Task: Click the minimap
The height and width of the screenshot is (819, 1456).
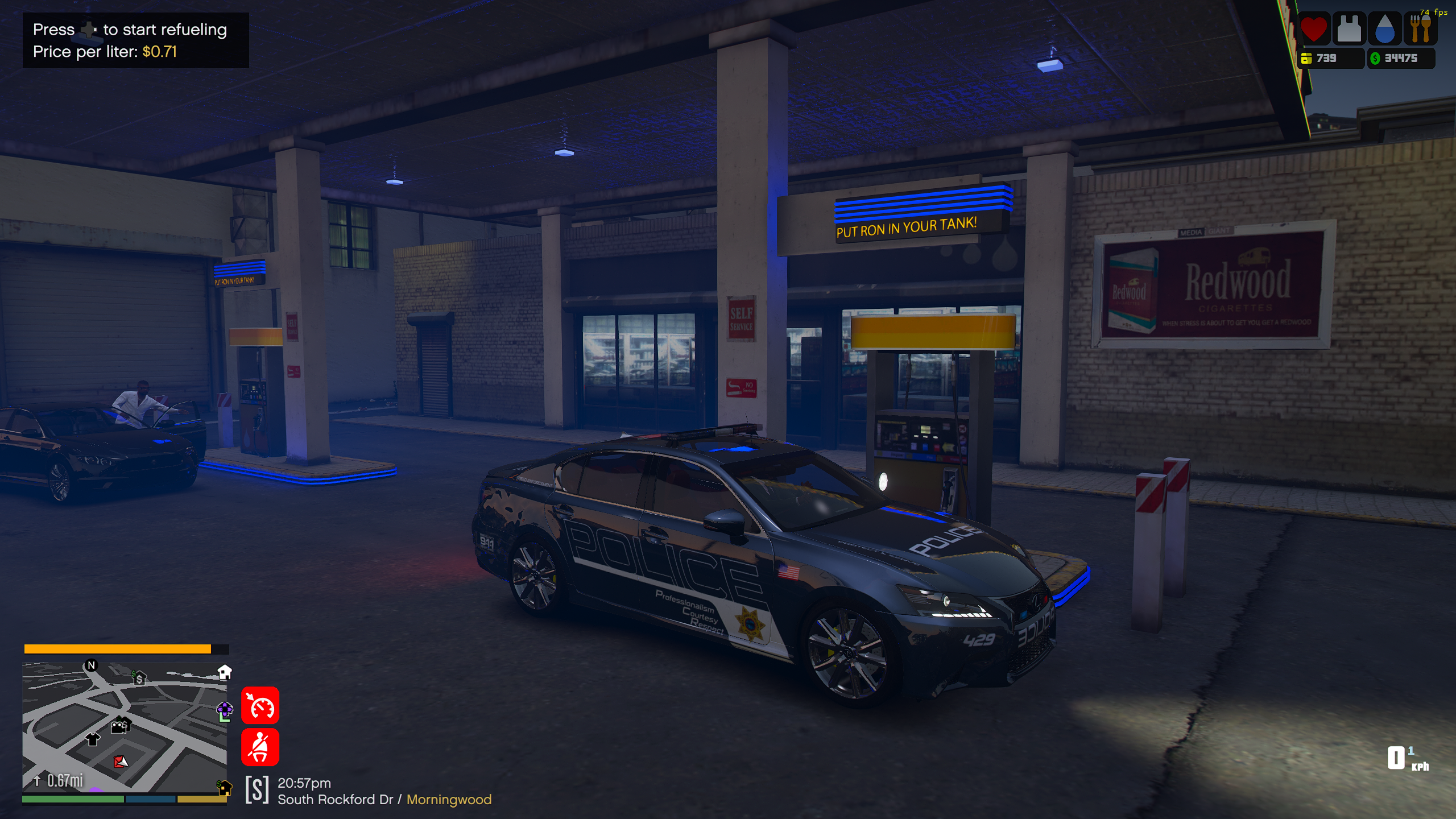Action: click(124, 727)
